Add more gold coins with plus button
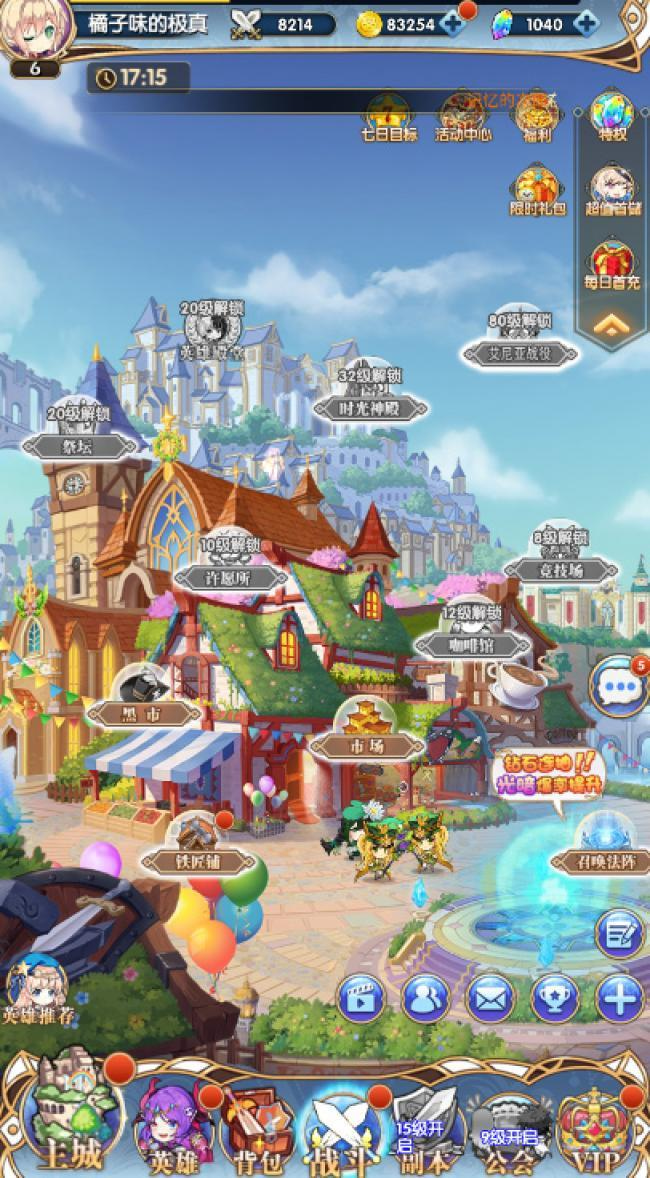Viewport: 650px width, 1178px height. (455, 25)
